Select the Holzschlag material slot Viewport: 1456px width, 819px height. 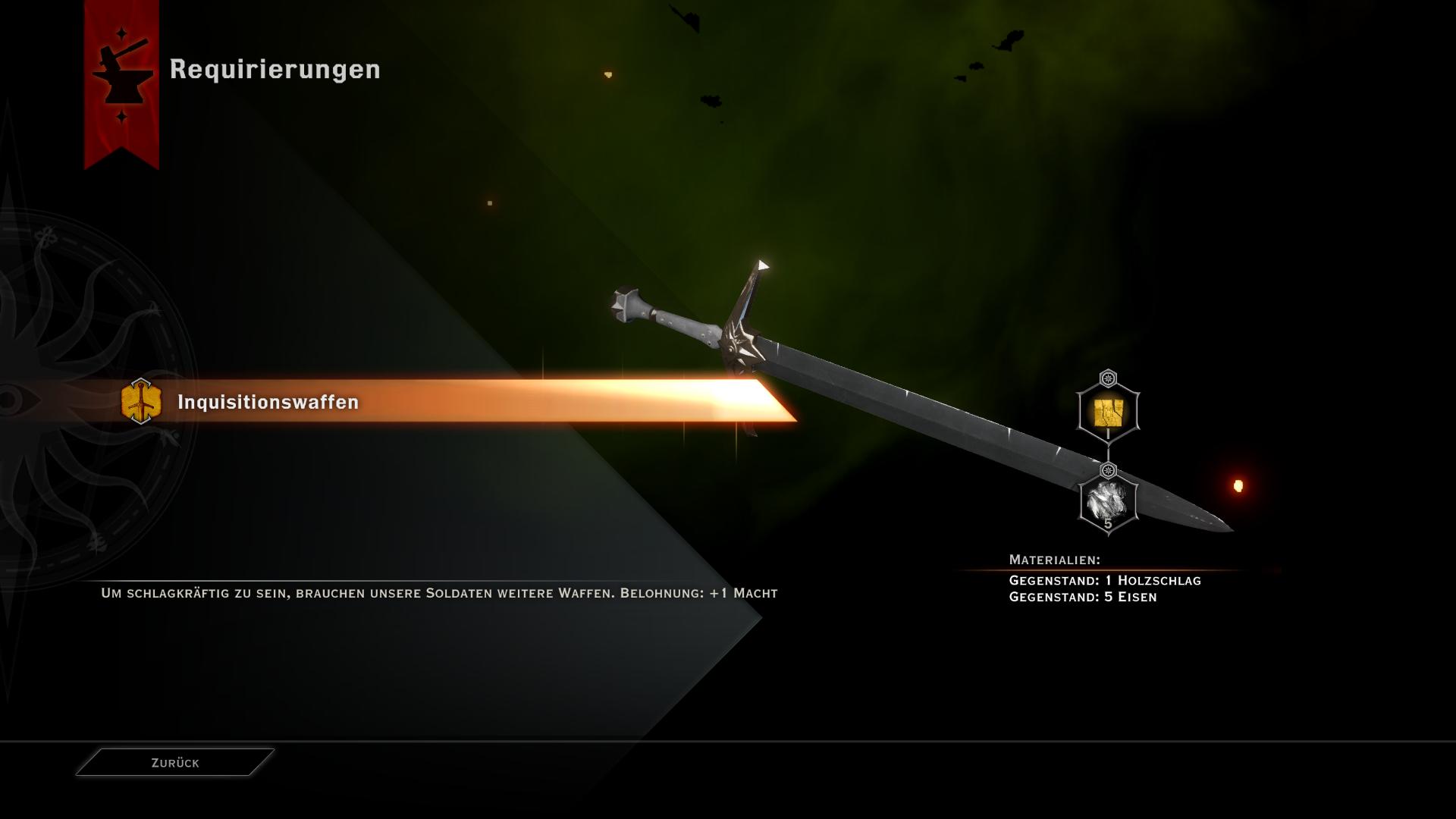[1108, 413]
